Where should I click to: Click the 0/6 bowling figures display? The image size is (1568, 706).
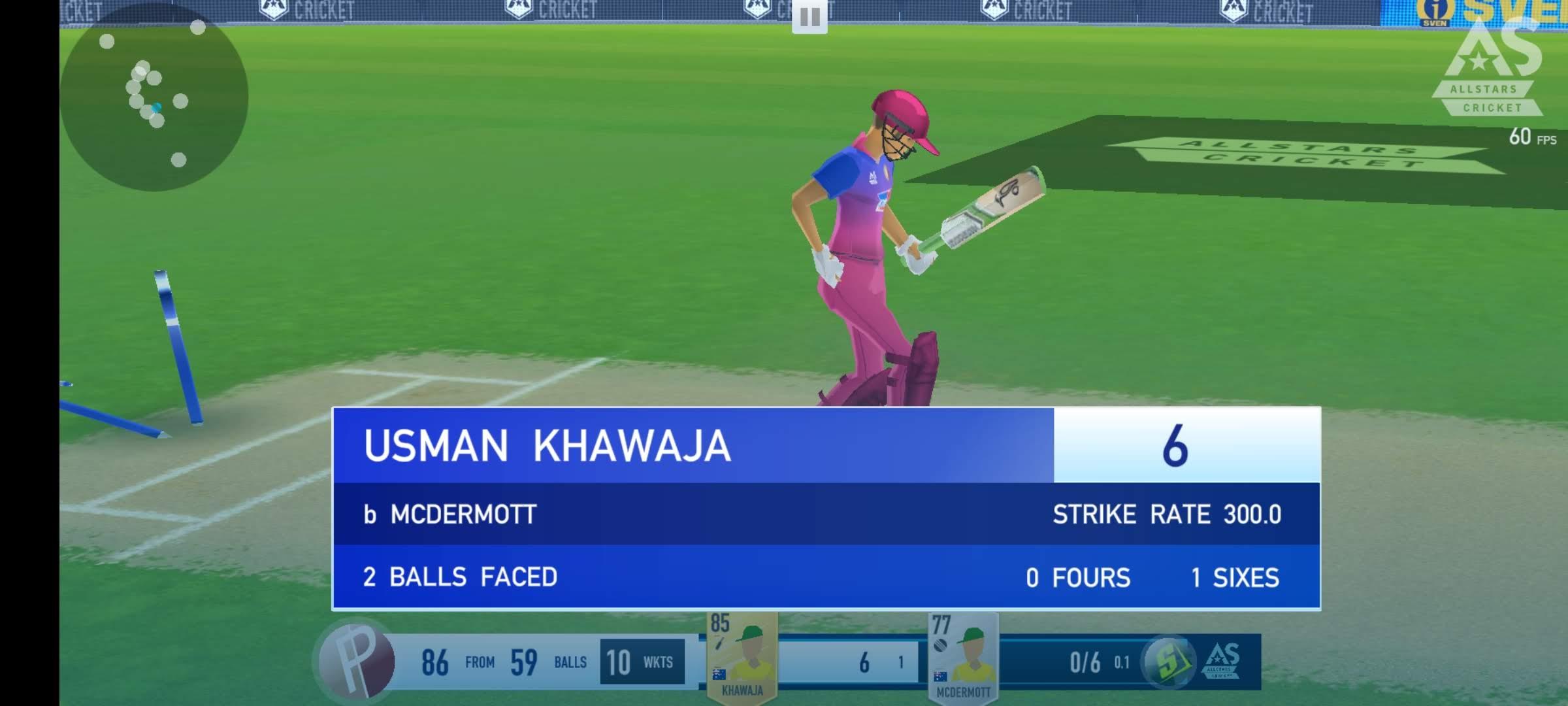1086,660
